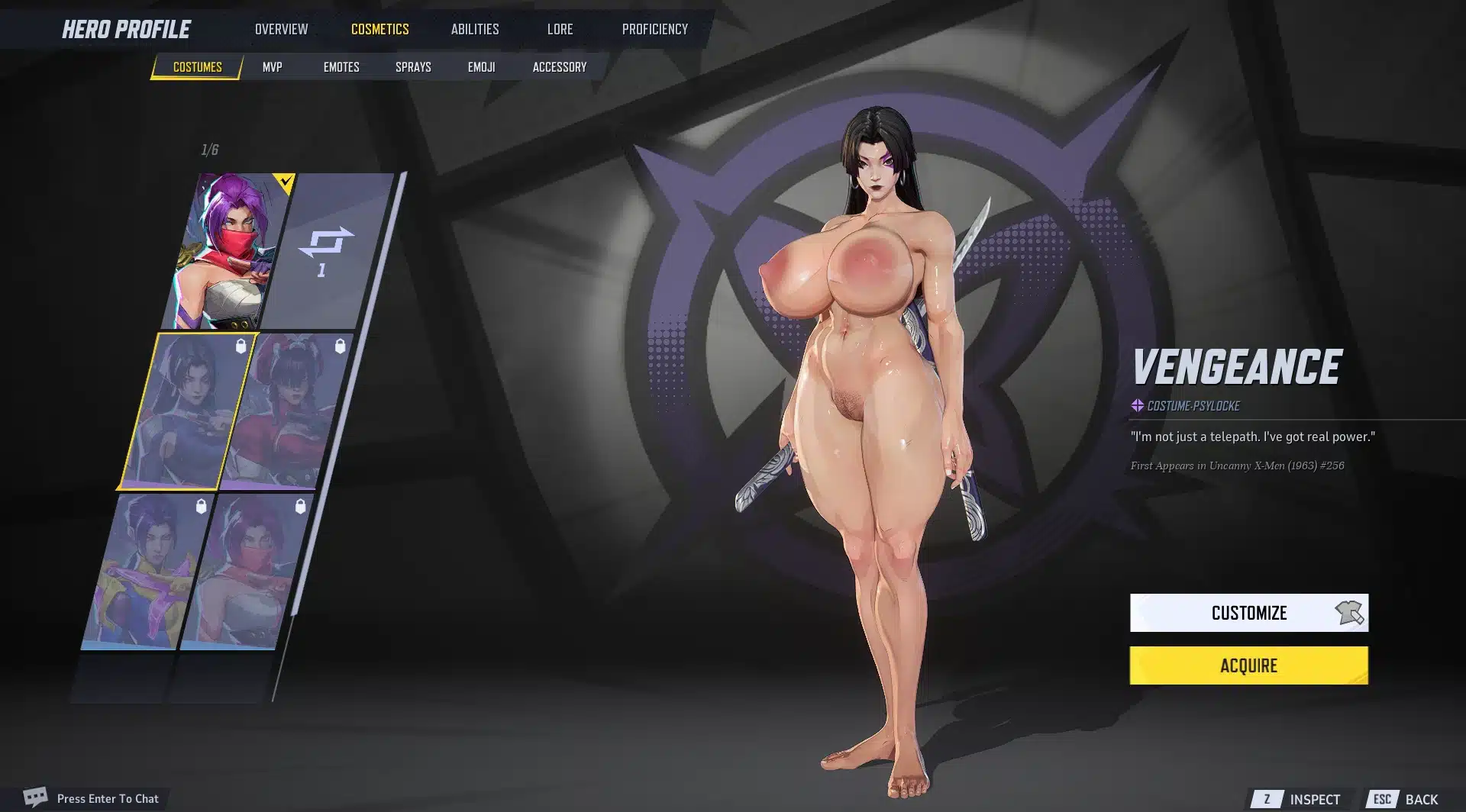Image resolution: width=1466 pixels, height=812 pixels.
Task: View the Sprays sub-tab
Action: (413, 67)
